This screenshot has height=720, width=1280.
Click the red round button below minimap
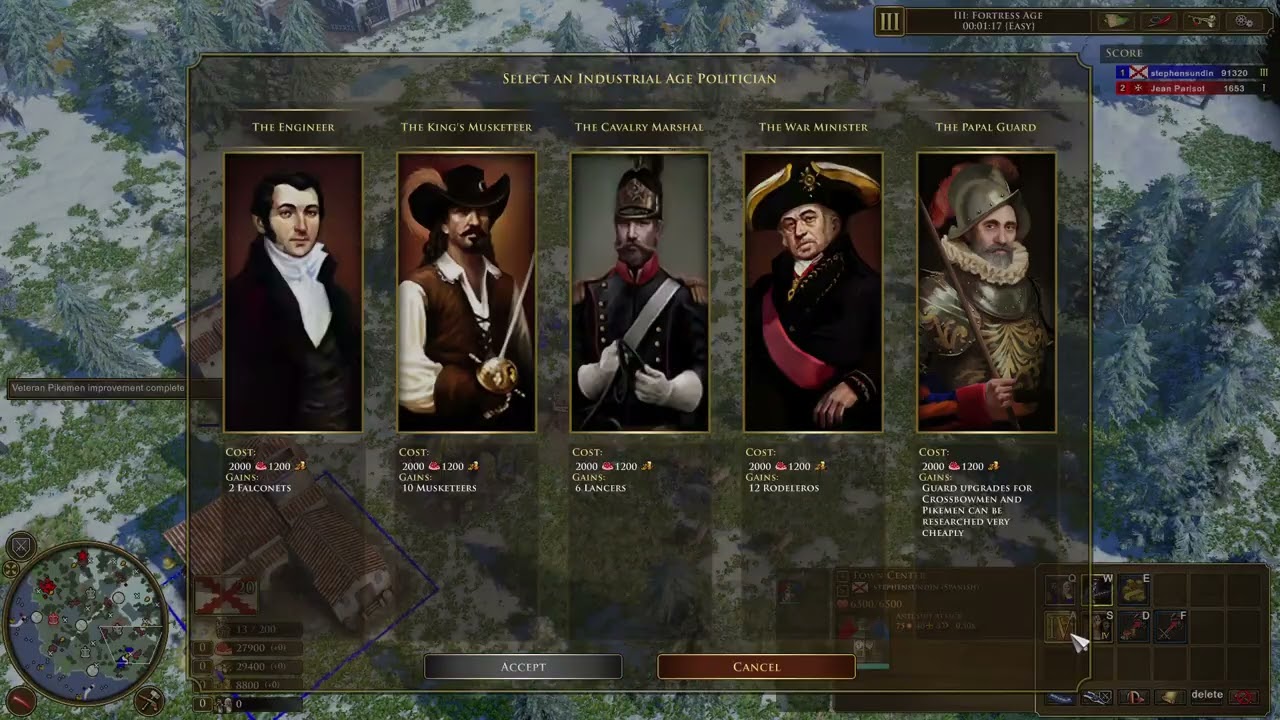click(x=21, y=699)
